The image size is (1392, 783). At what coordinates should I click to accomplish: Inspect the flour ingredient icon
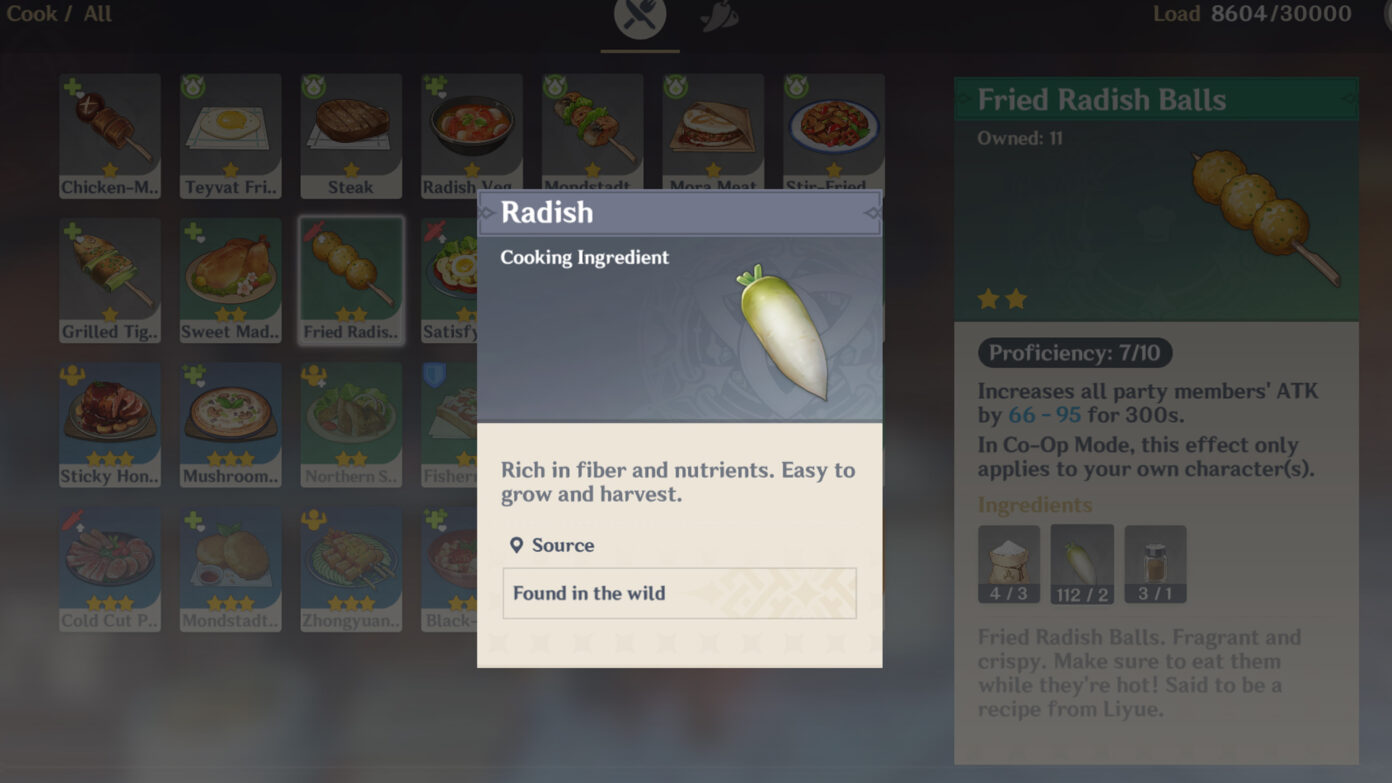tap(1009, 564)
